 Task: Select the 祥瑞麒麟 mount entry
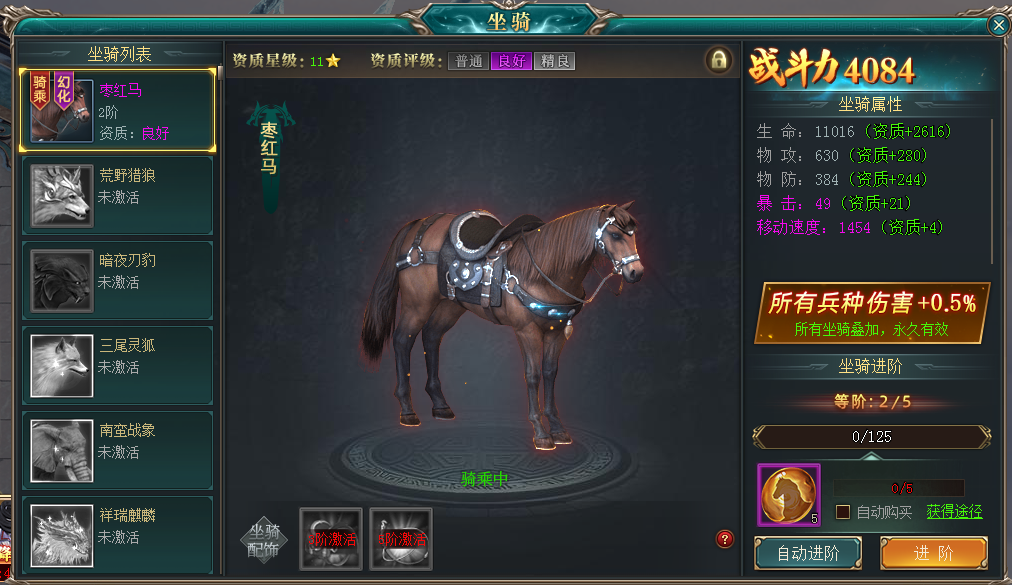[117, 533]
